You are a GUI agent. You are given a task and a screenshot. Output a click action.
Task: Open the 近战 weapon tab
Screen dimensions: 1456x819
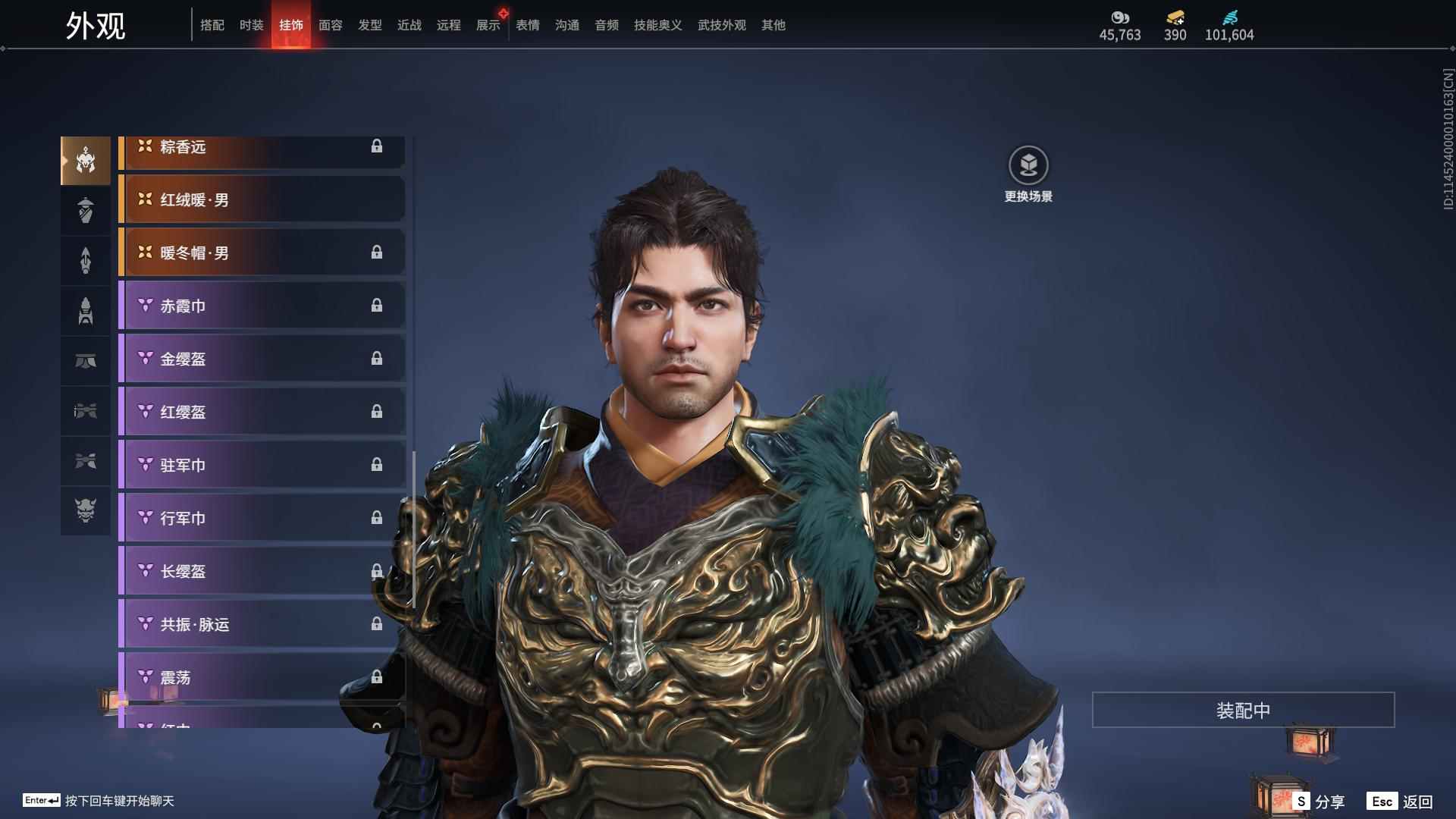pos(409,25)
